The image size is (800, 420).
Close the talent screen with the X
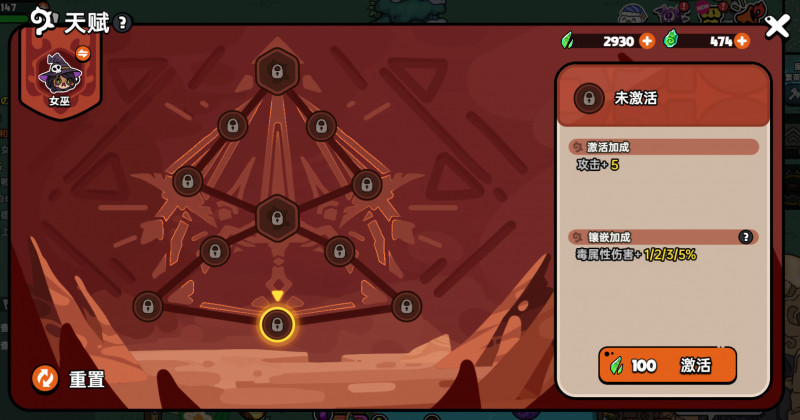tap(777, 27)
